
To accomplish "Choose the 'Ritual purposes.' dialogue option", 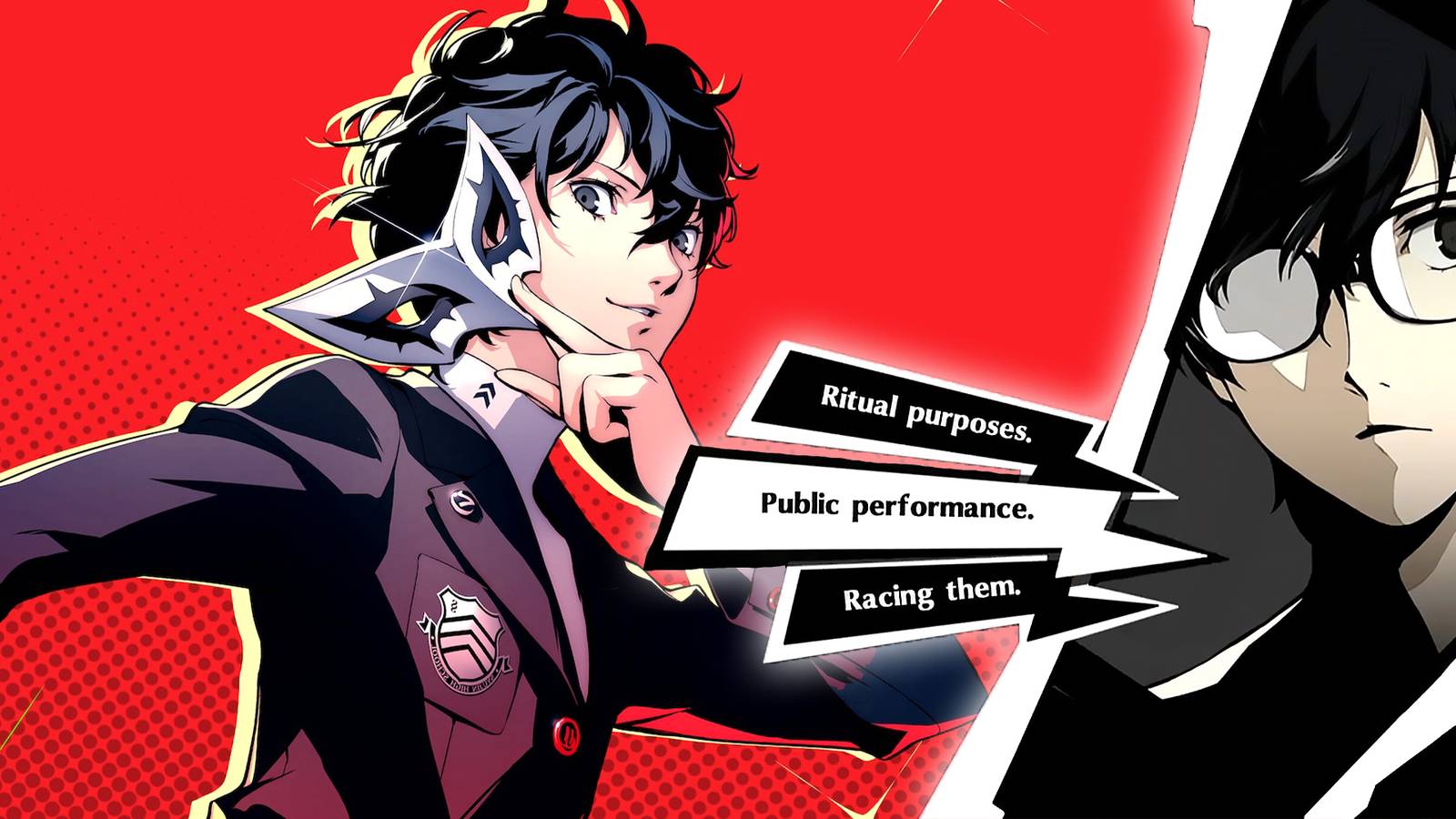I will pyautogui.click(x=928, y=409).
